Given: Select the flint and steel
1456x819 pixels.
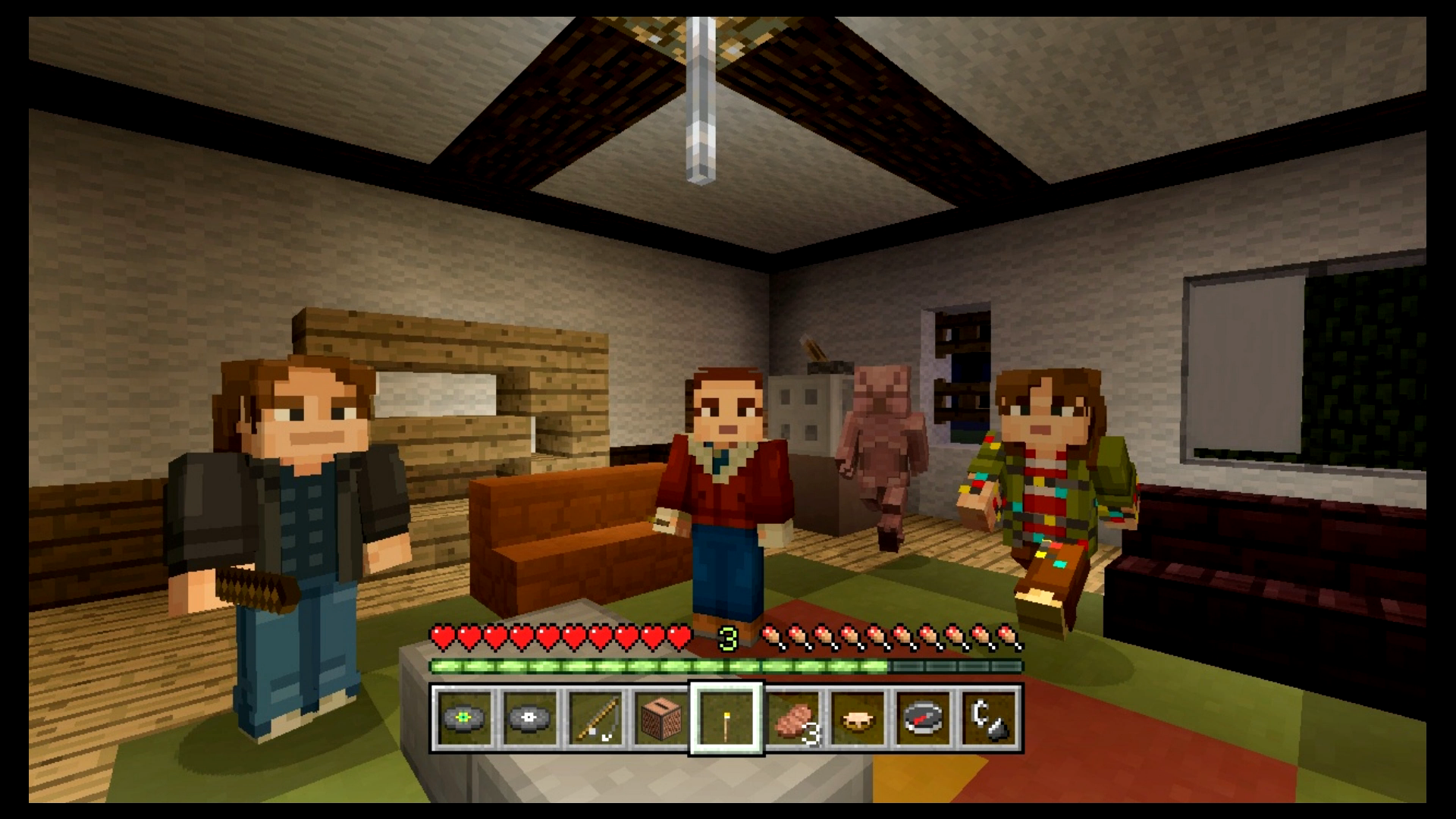Looking at the screenshot, I should [x=990, y=717].
